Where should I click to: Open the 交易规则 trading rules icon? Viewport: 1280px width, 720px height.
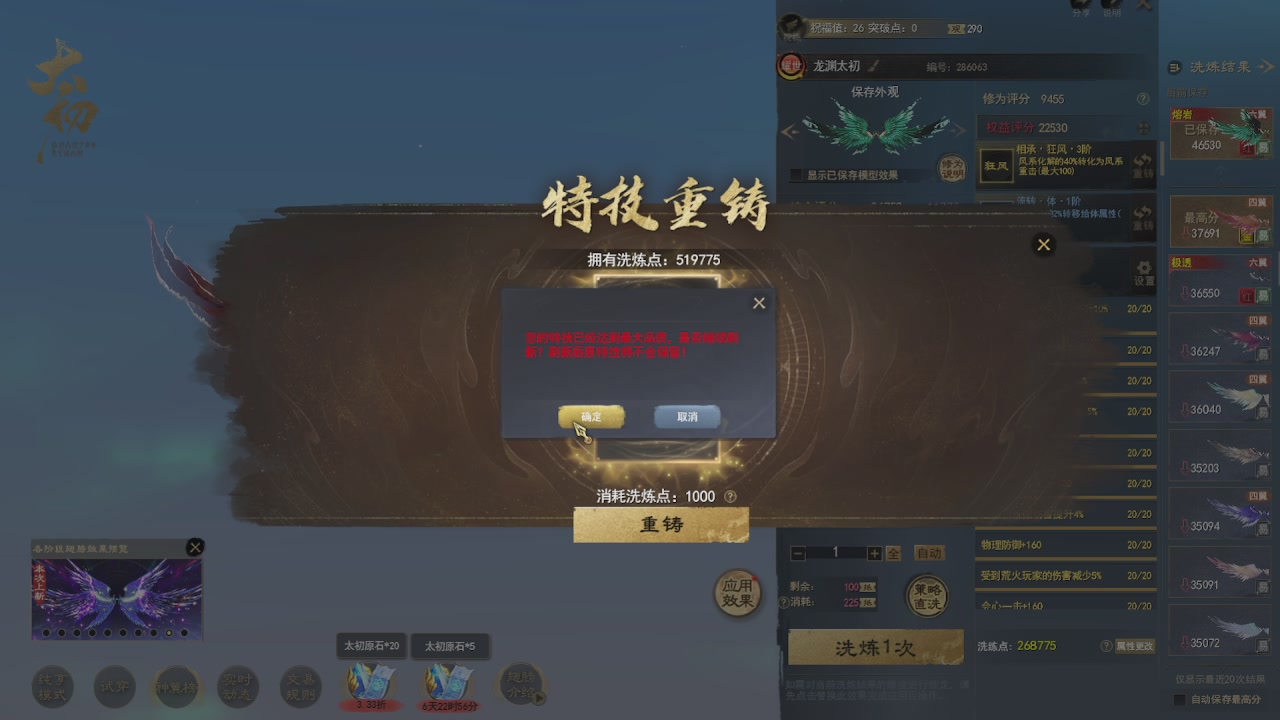300,686
